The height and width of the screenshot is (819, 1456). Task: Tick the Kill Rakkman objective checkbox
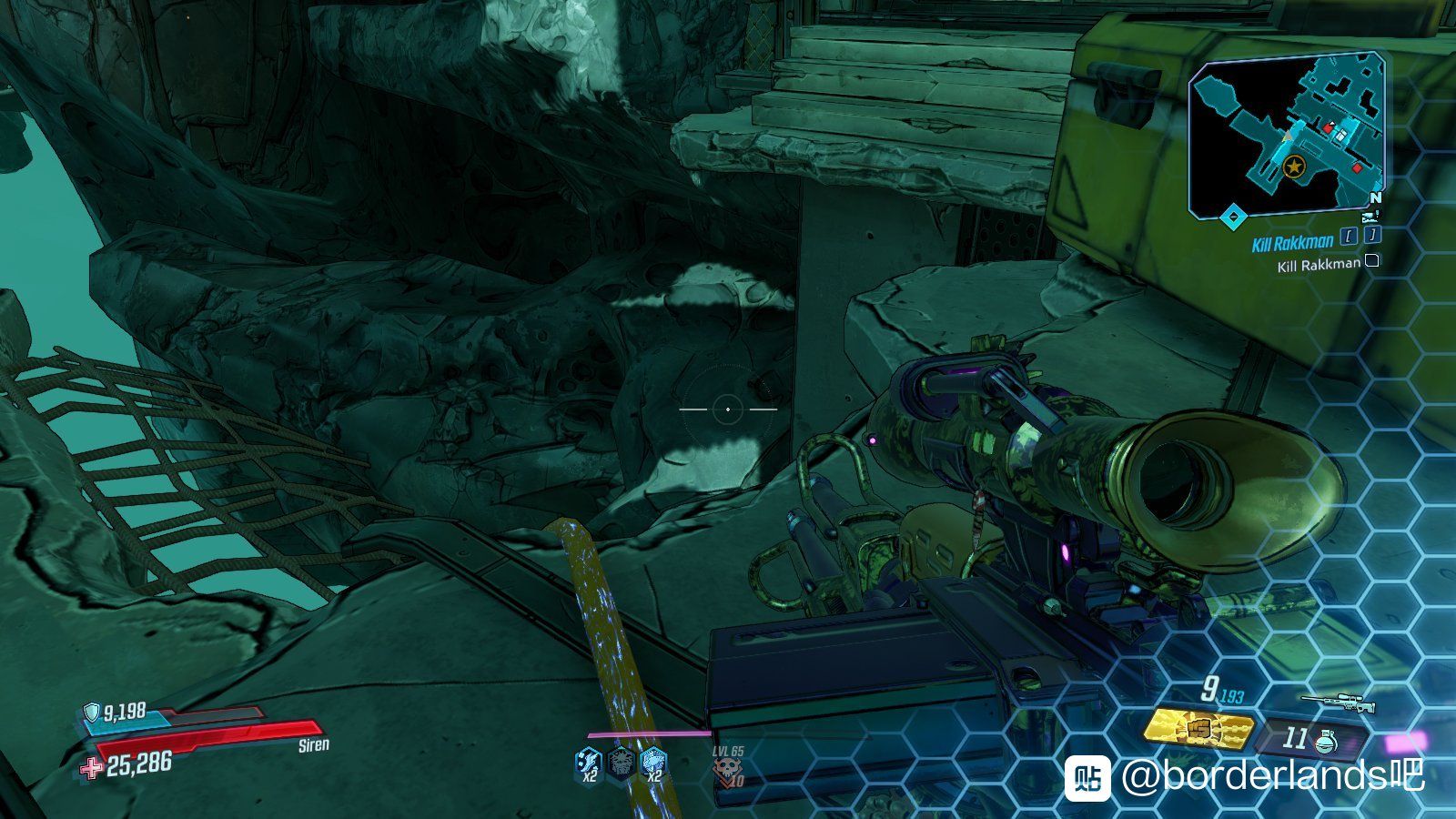[x=1372, y=262]
